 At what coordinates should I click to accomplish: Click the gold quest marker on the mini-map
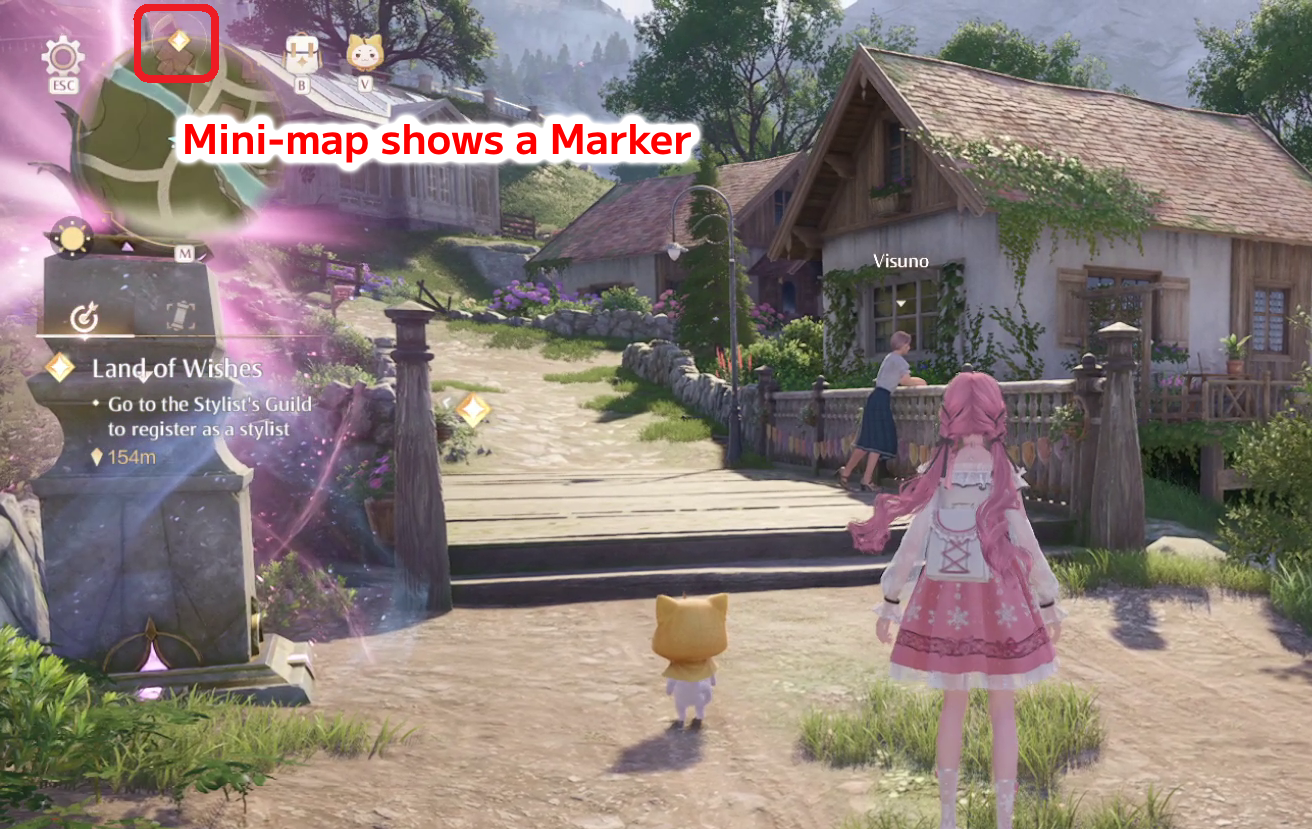click(178, 40)
